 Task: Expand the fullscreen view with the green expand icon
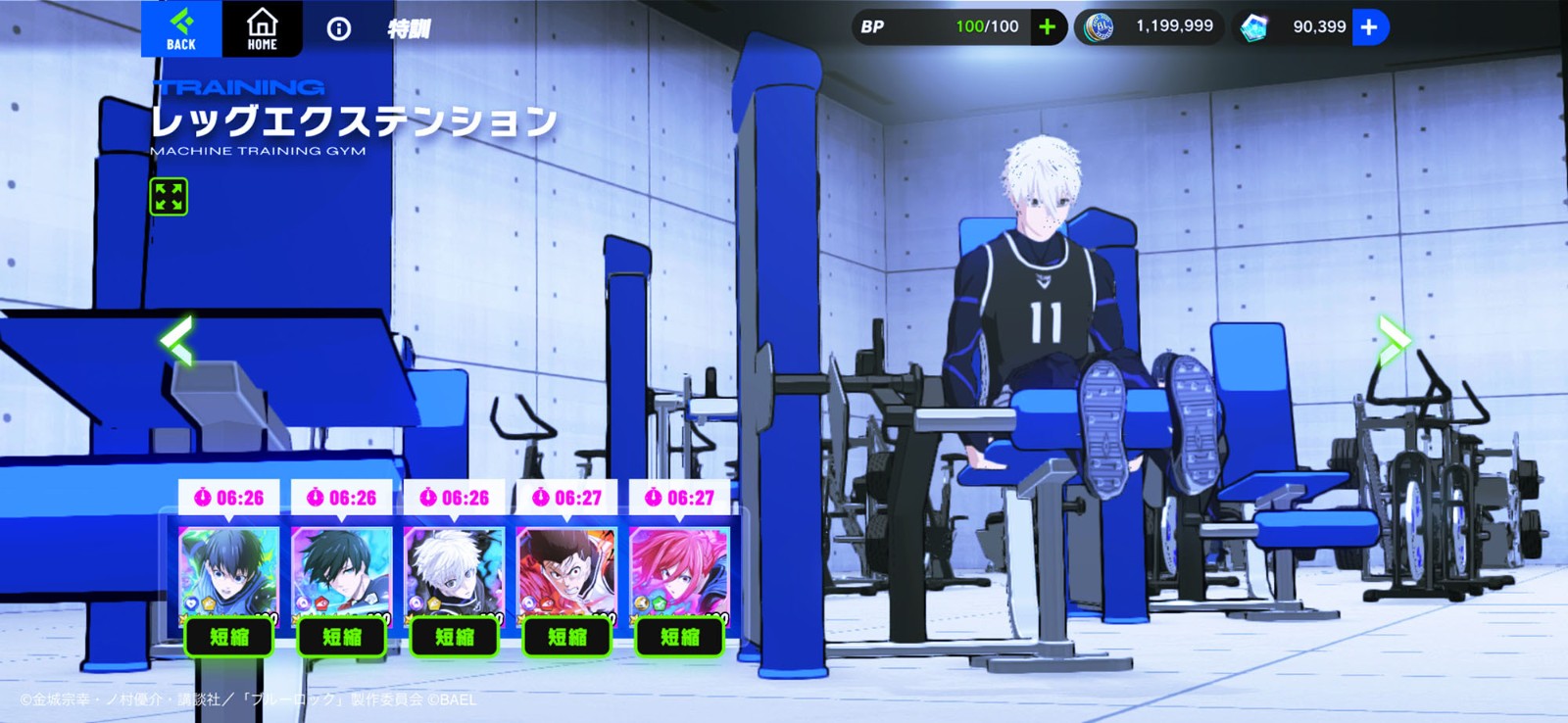pyautogui.click(x=170, y=197)
